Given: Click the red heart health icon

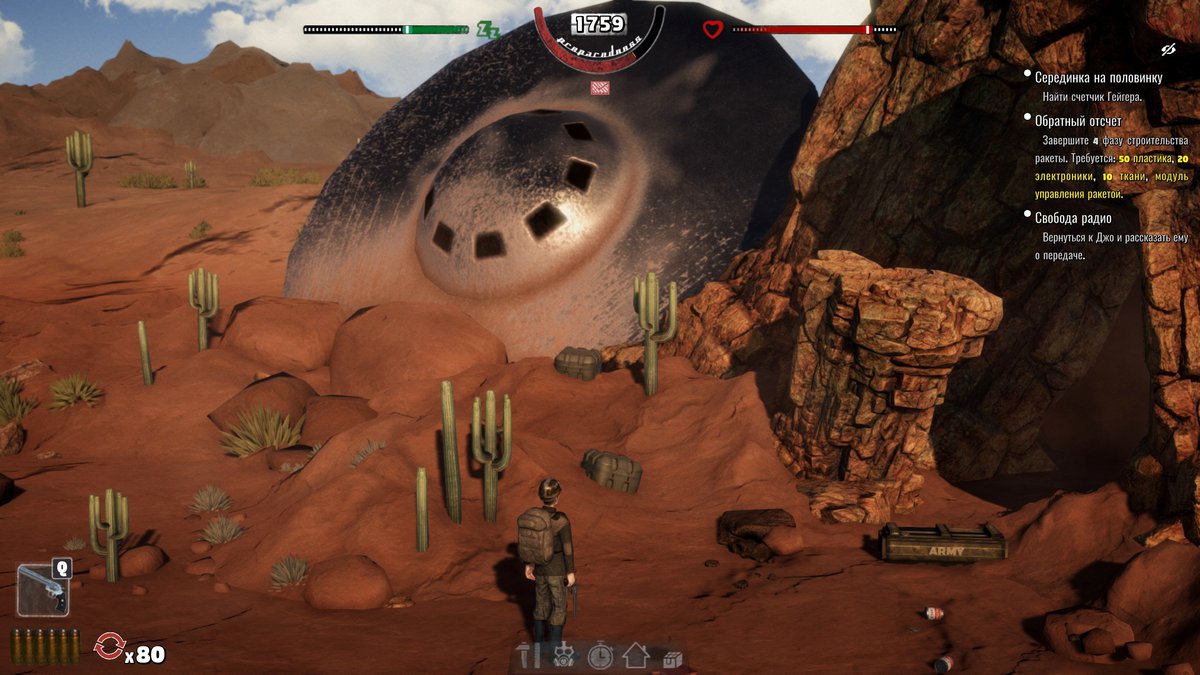Looking at the screenshot, I should (712, 29).
